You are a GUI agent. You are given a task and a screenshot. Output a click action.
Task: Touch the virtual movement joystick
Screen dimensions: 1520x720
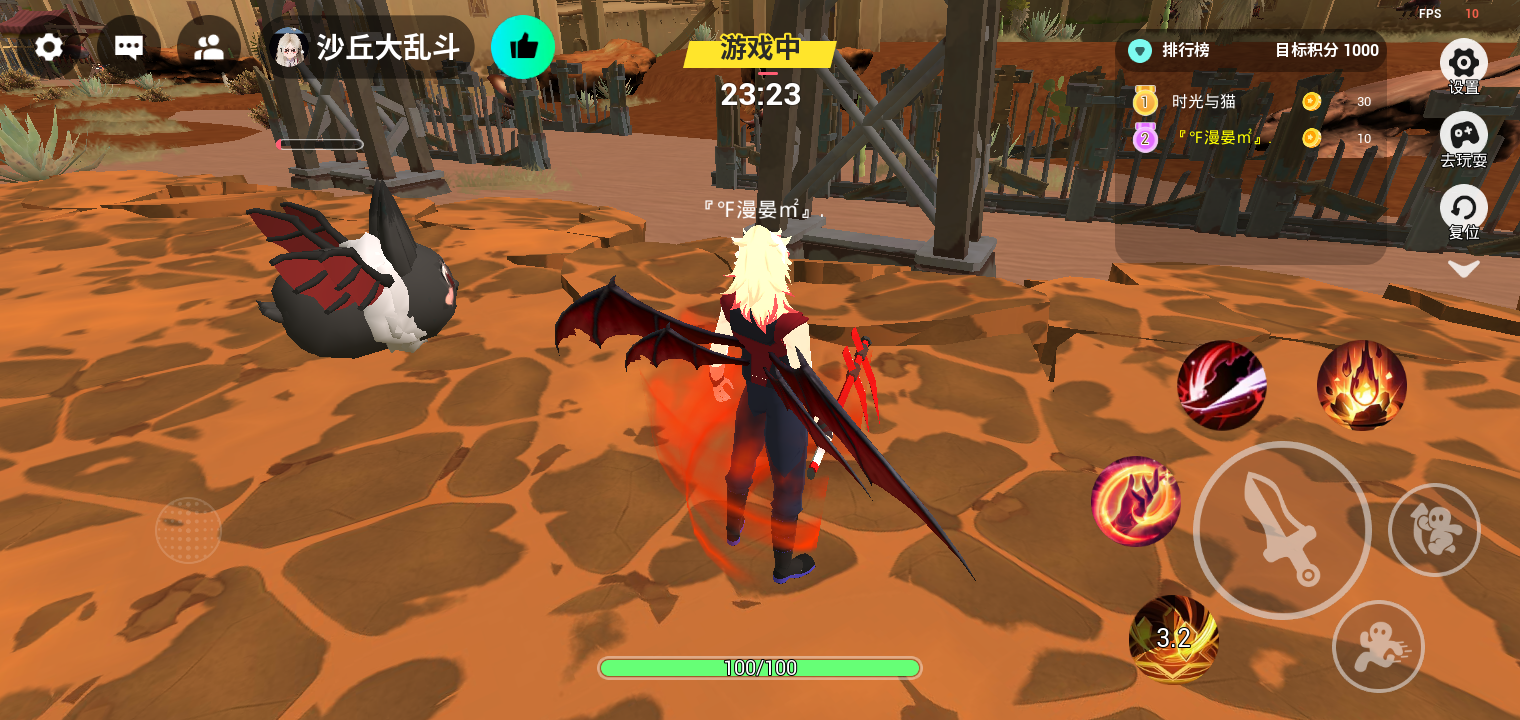(x=188, y=530)
